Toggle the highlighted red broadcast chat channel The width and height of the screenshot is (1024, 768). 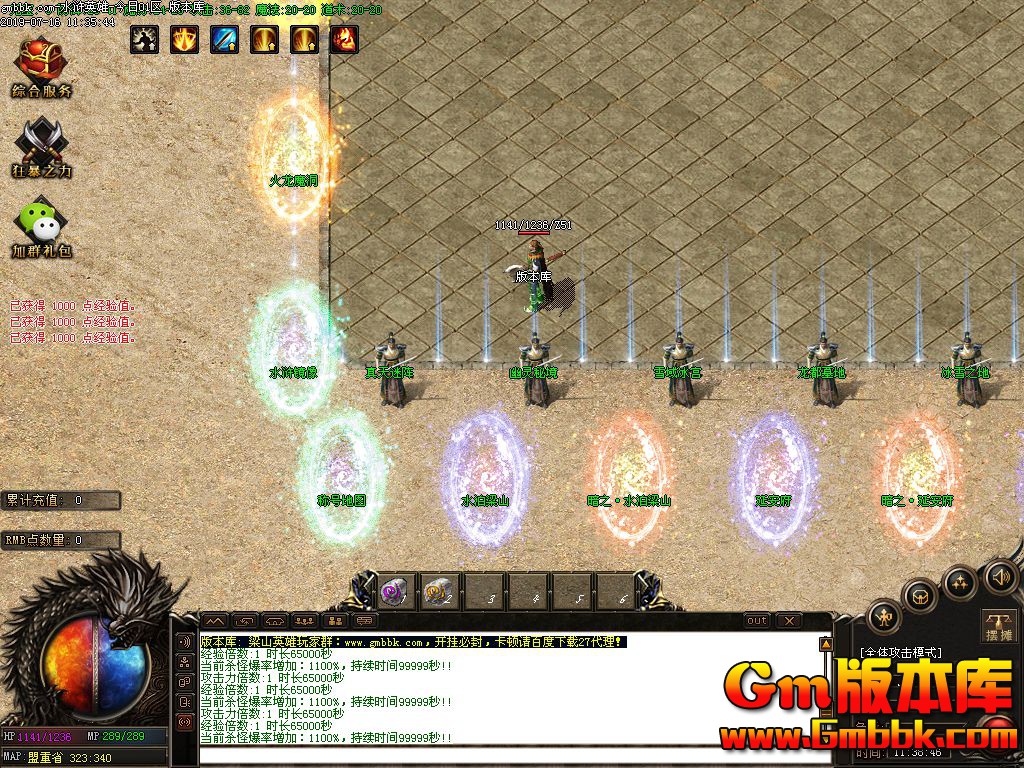tap(184, 720)
